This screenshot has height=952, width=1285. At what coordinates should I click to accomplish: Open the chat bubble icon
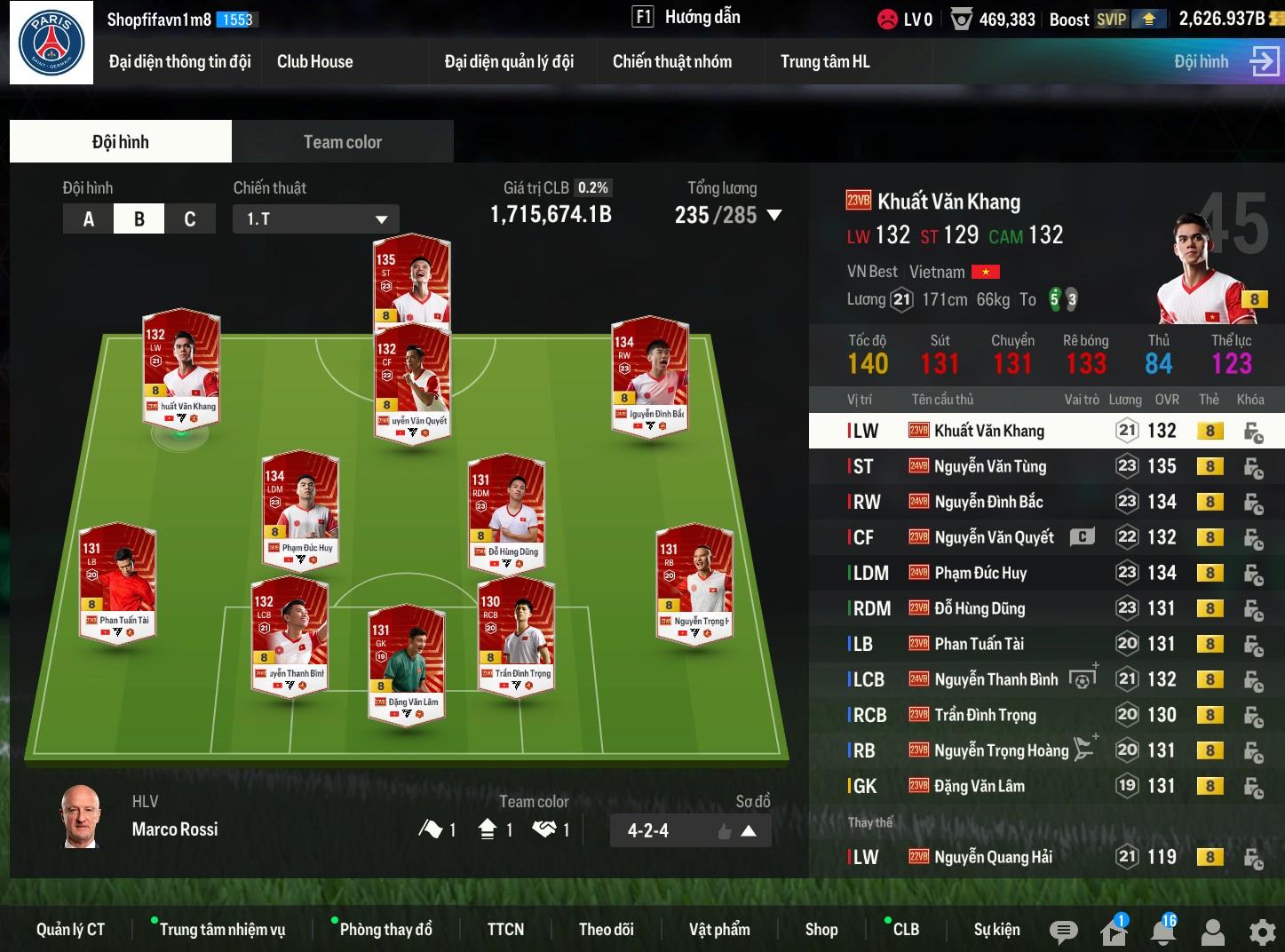pos(1063,931)
